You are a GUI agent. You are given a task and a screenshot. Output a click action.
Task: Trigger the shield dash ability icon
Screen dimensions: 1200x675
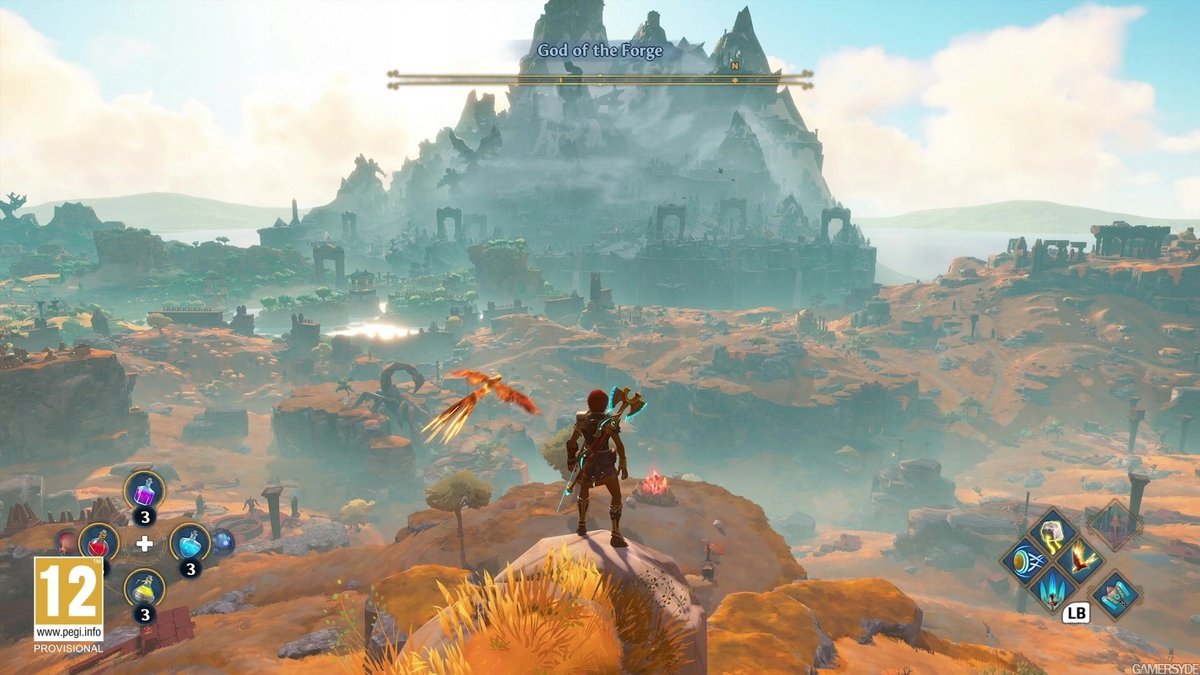(x=1023, y=560)
